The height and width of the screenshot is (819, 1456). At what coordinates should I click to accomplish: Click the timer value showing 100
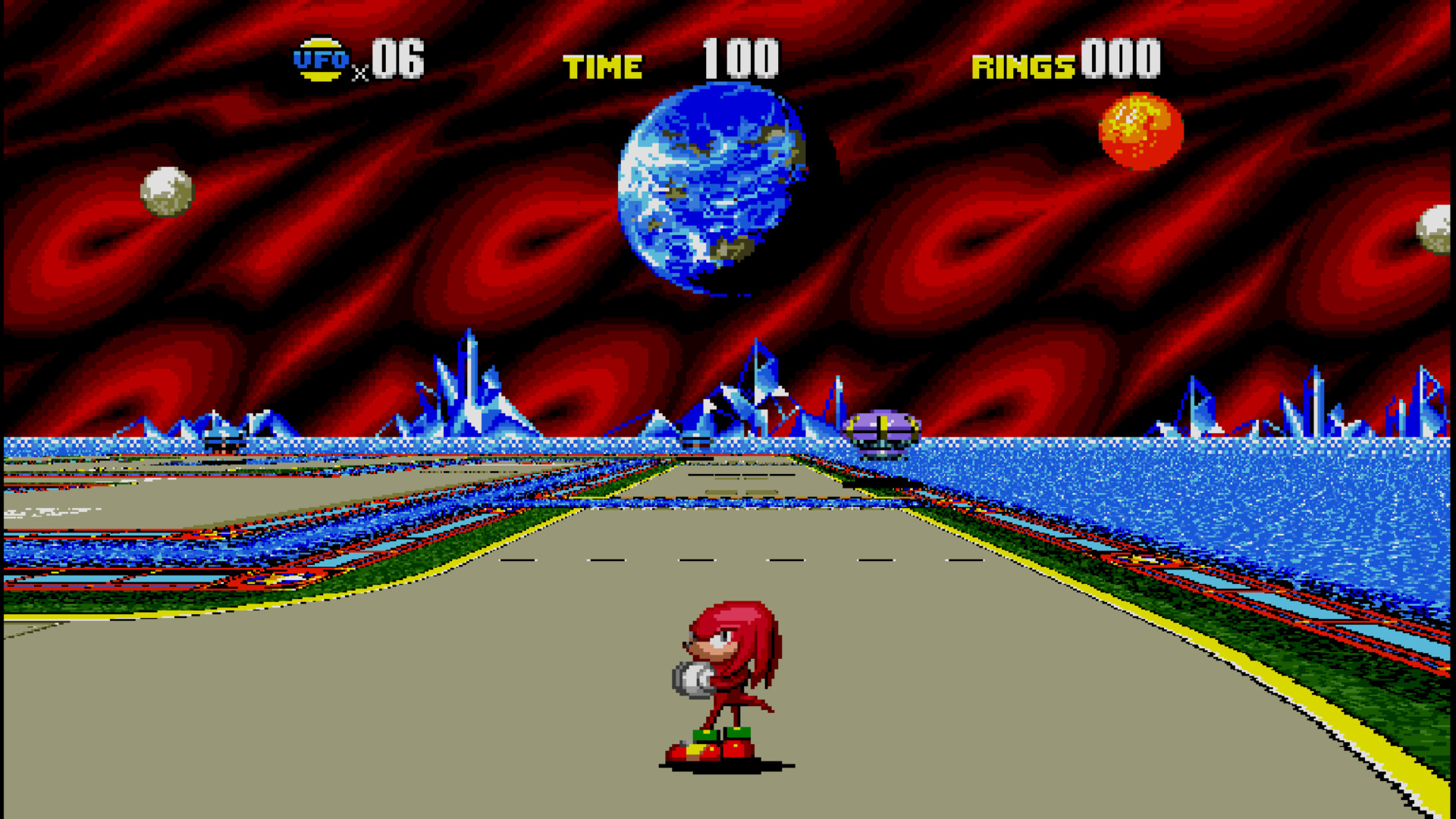click(x=739, y=59)
